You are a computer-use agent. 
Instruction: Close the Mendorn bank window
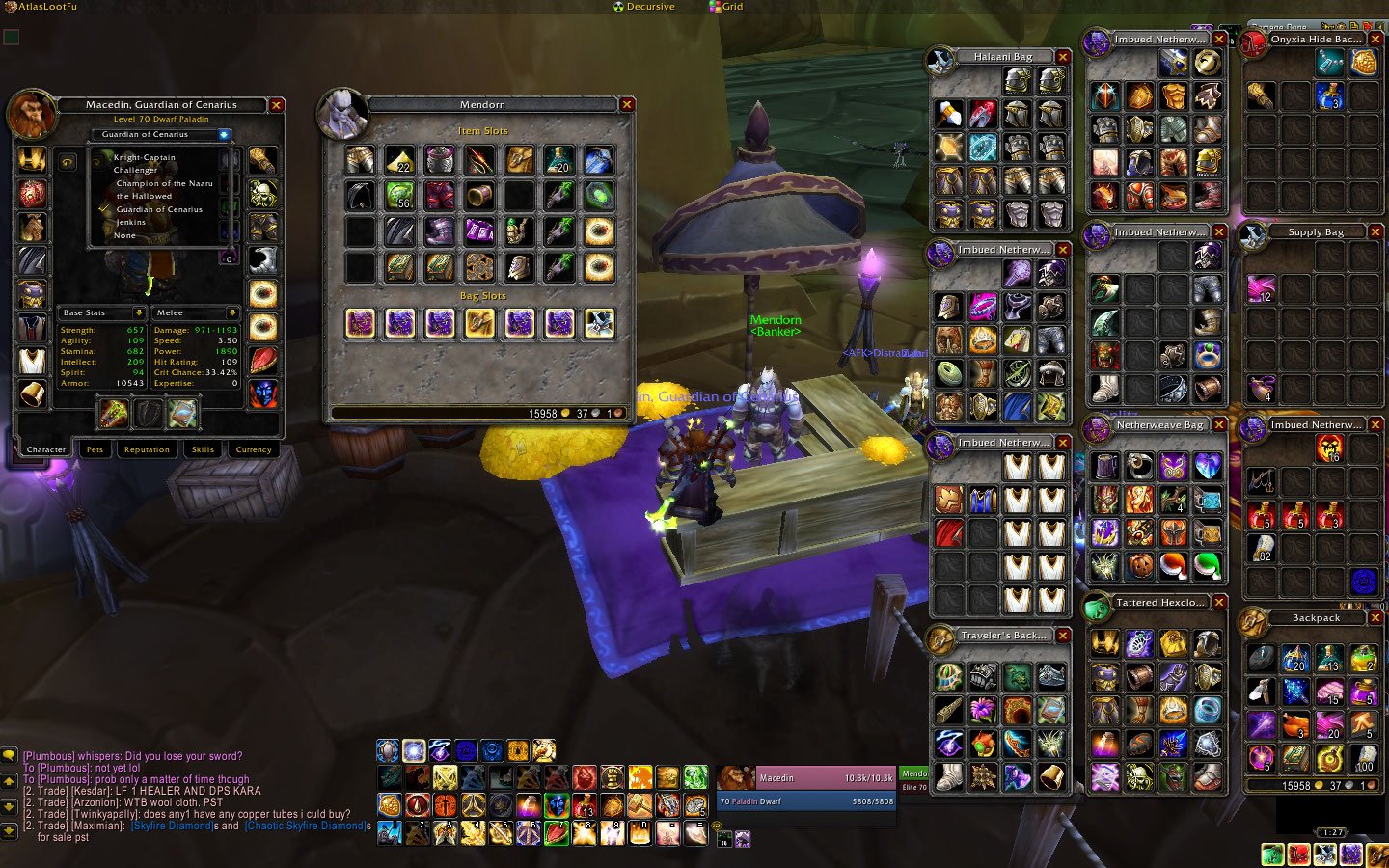(627, 104)
